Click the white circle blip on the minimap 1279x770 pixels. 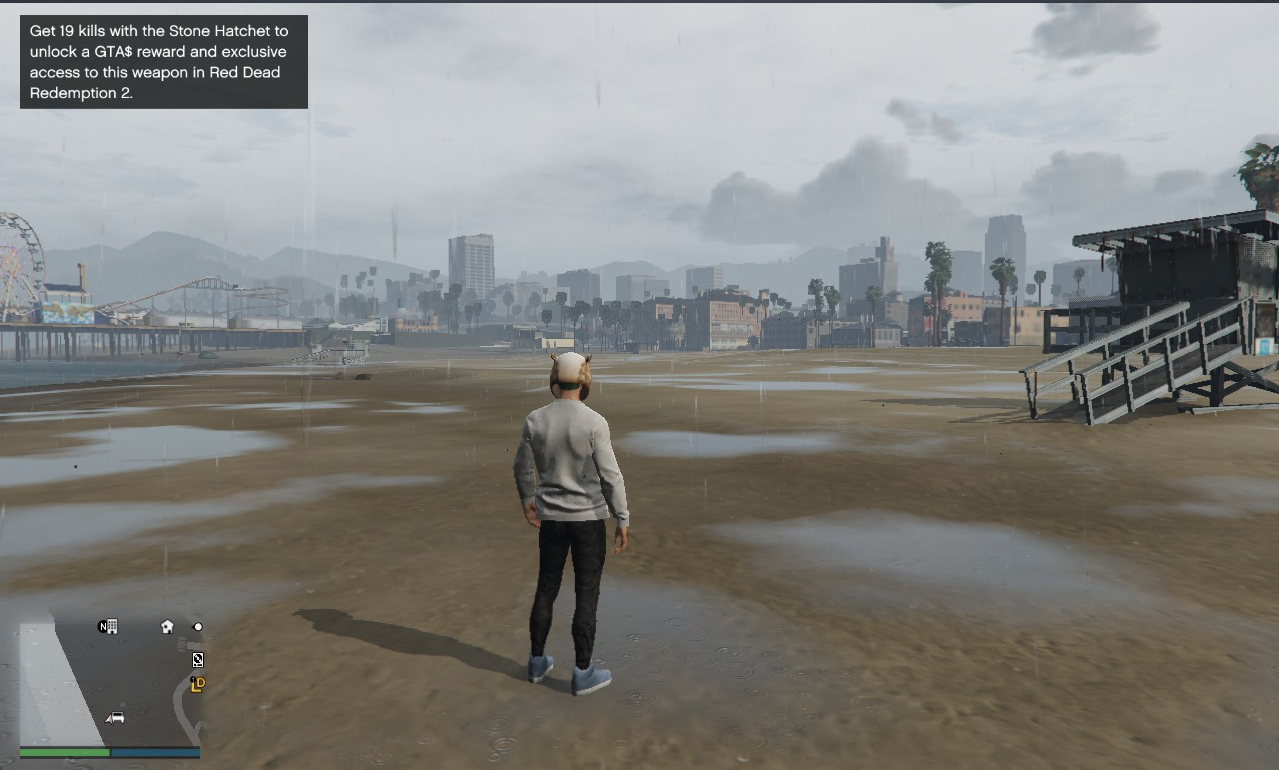198,627
